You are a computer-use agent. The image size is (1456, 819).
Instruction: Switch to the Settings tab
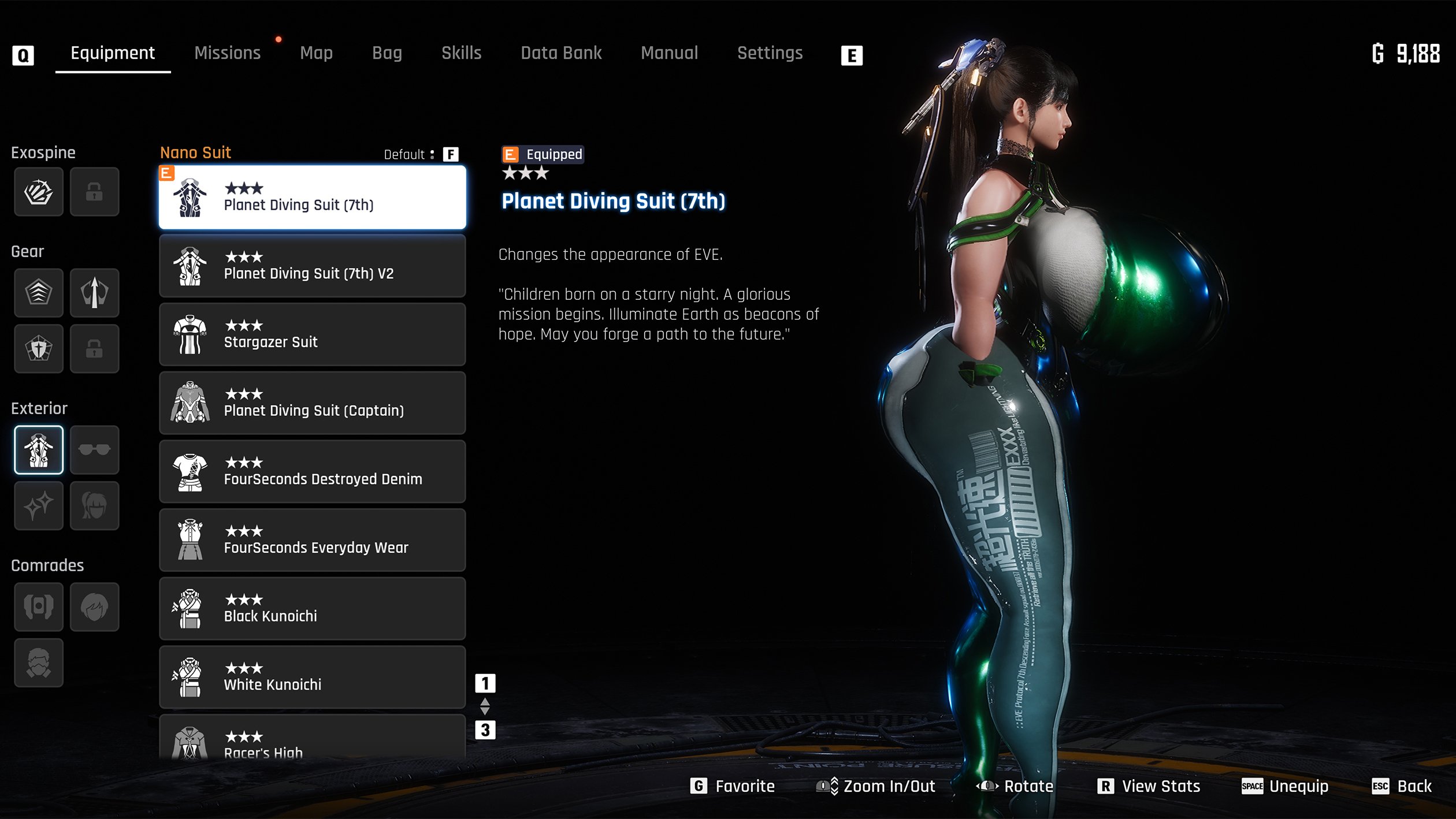(770, 53)
